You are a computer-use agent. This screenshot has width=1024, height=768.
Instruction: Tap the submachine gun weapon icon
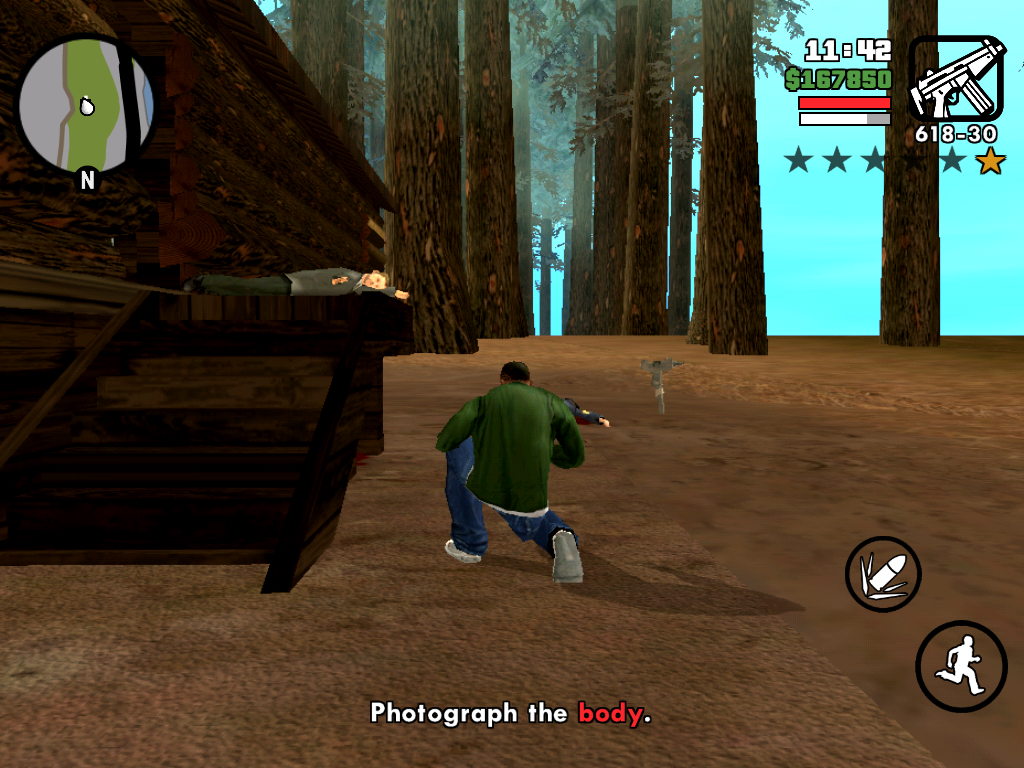(x=956, y=80)
